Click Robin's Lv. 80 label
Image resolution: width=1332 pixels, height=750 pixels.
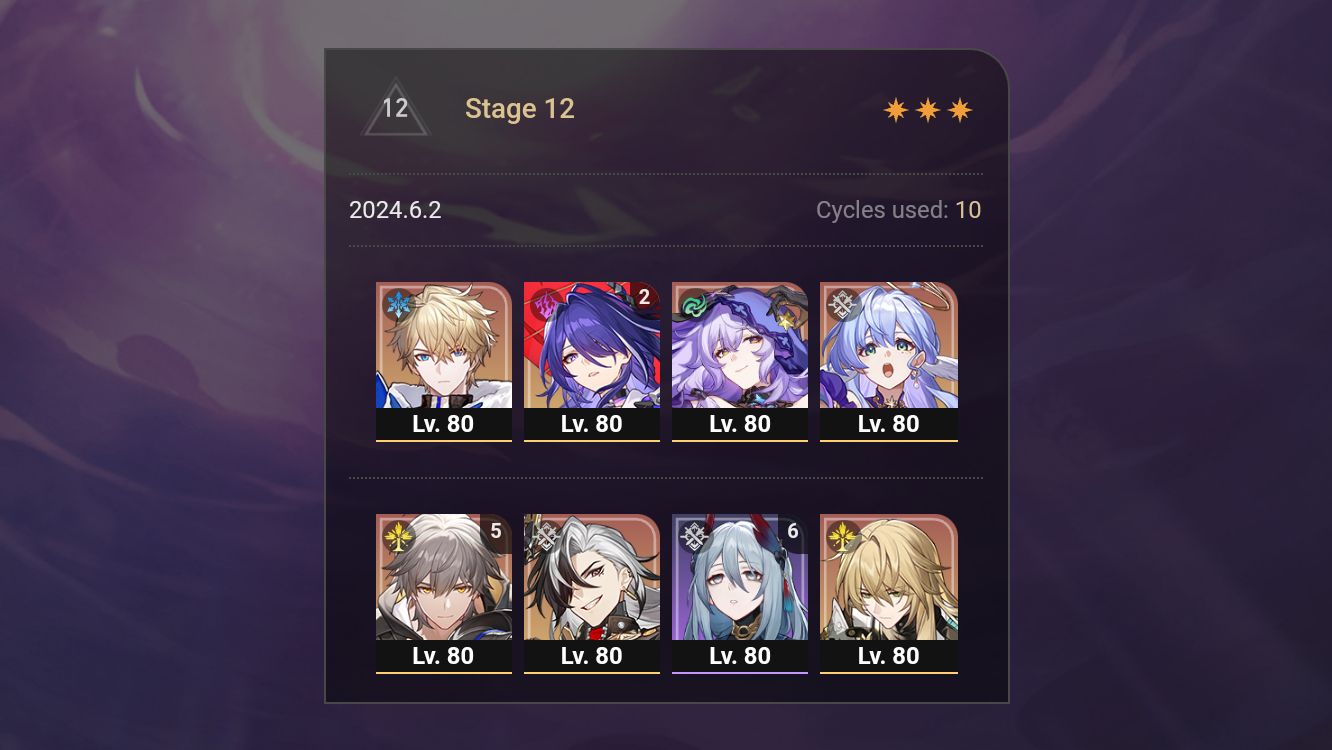tap(888, 423)
